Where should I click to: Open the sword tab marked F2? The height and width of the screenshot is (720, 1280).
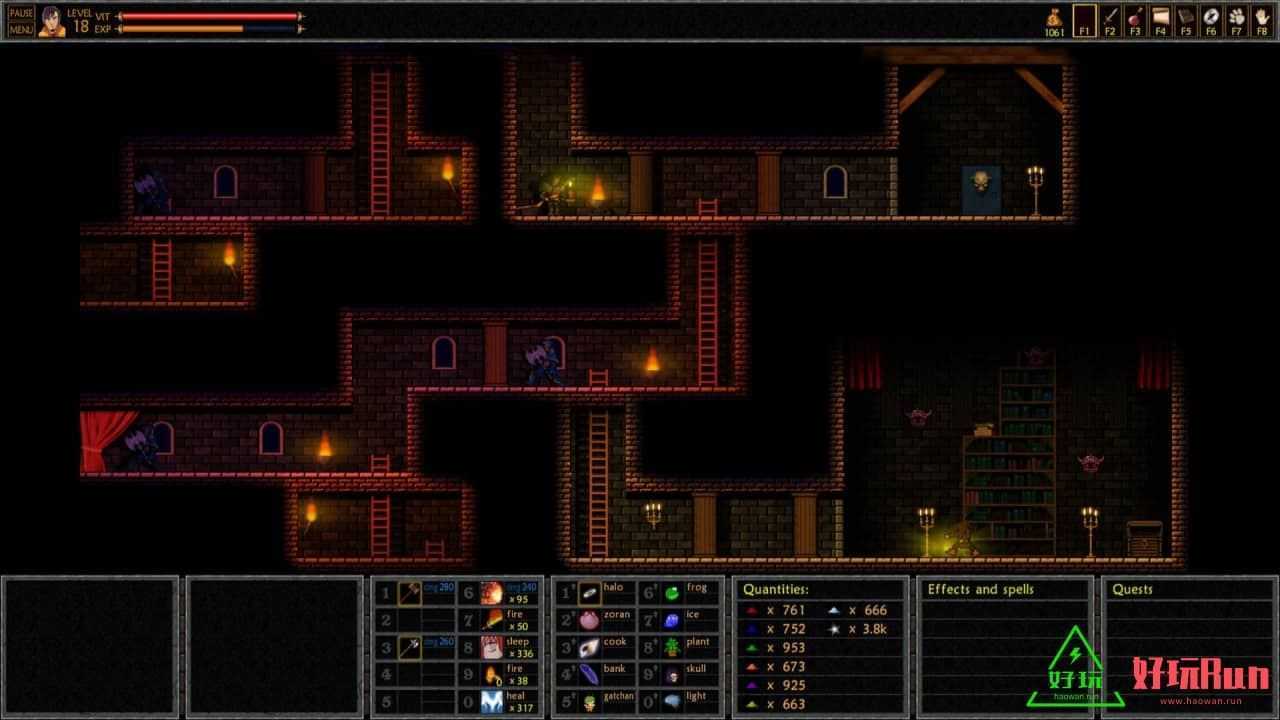[x=1109, y=20]
